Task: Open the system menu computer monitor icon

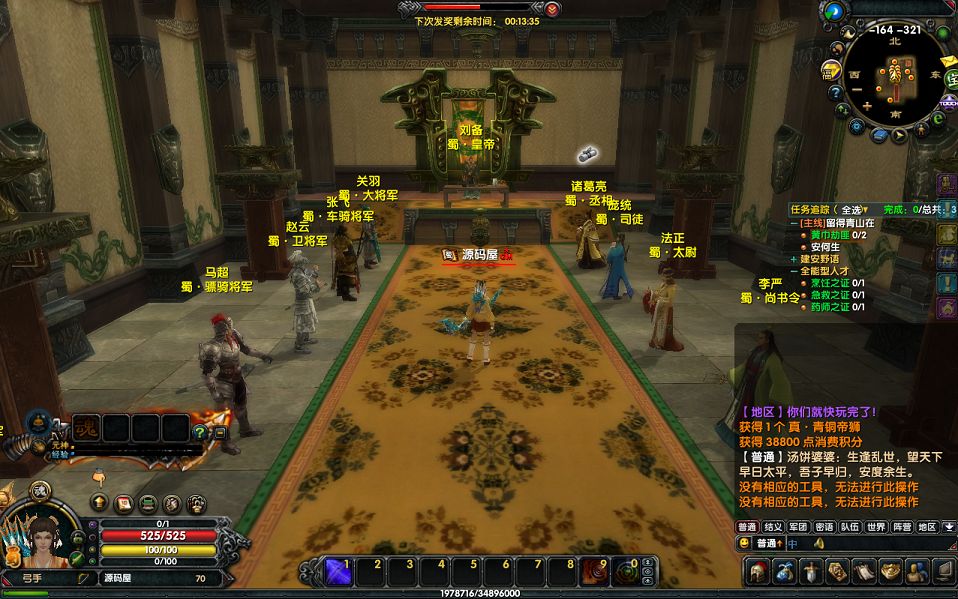Action: [942, 571]
